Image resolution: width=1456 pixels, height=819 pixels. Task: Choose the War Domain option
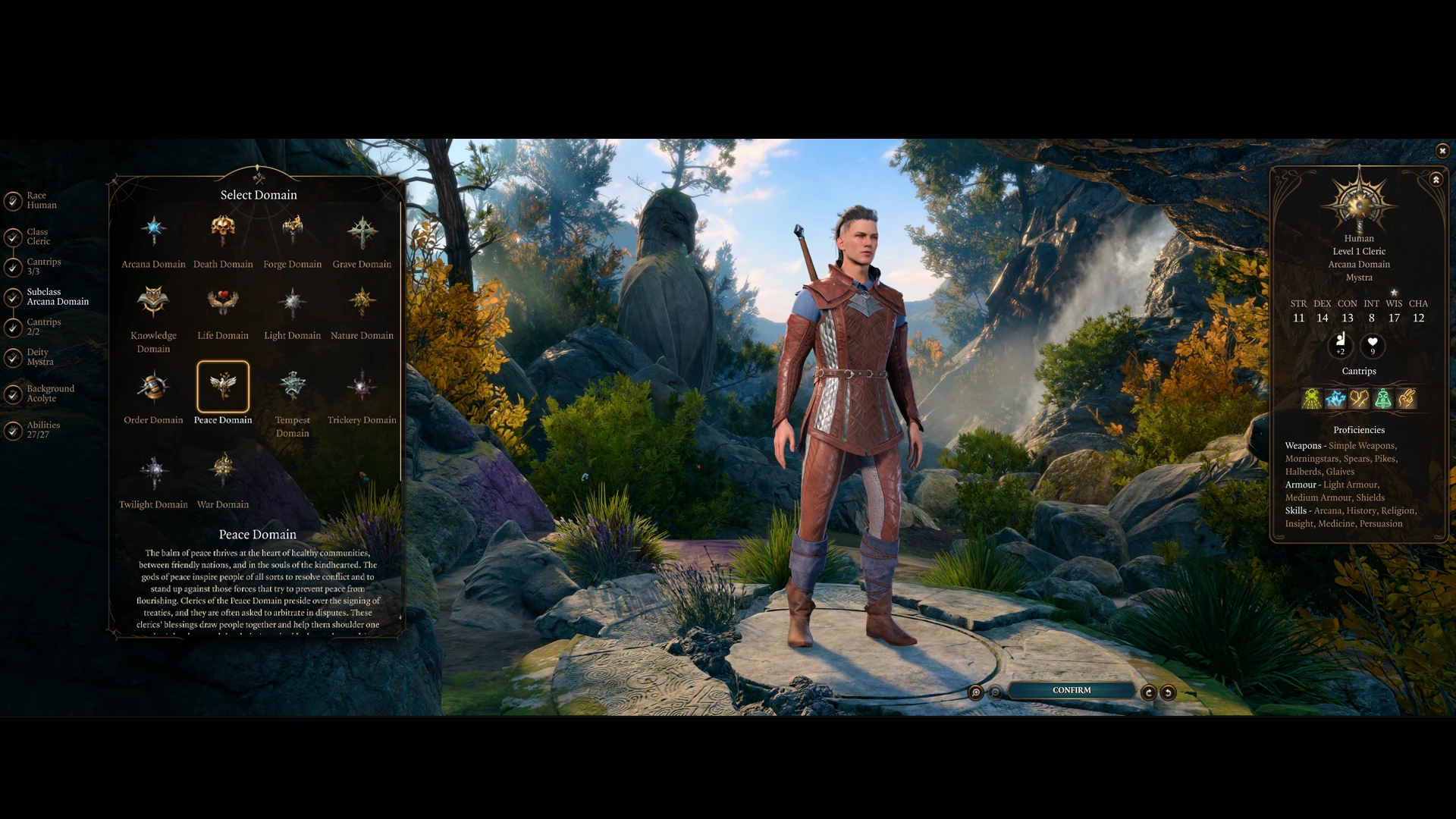point(223,469)
